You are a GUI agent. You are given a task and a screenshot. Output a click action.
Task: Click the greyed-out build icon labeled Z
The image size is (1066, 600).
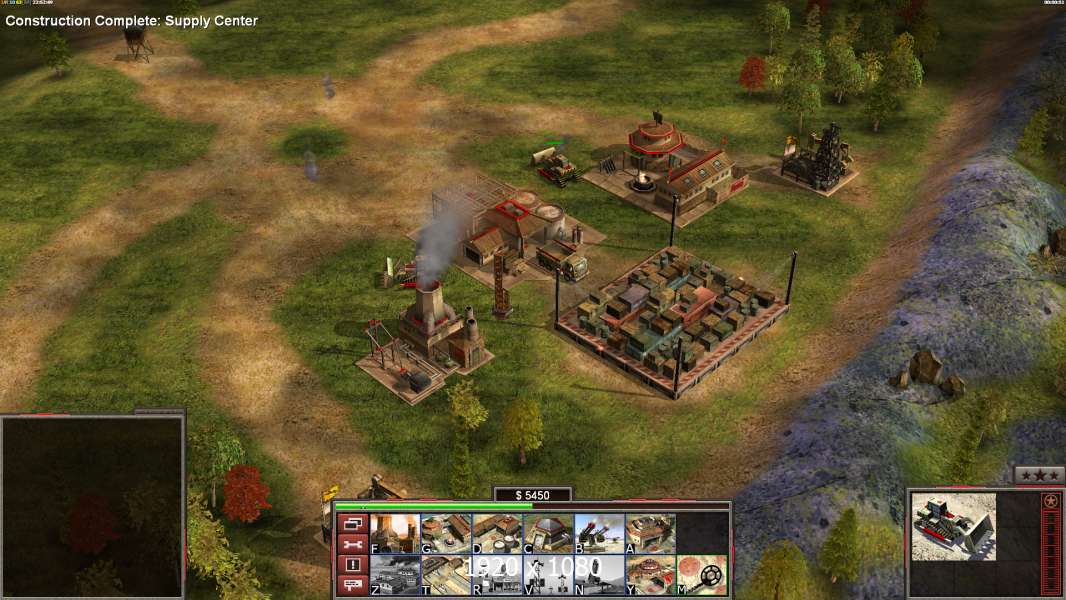(394, 575)
